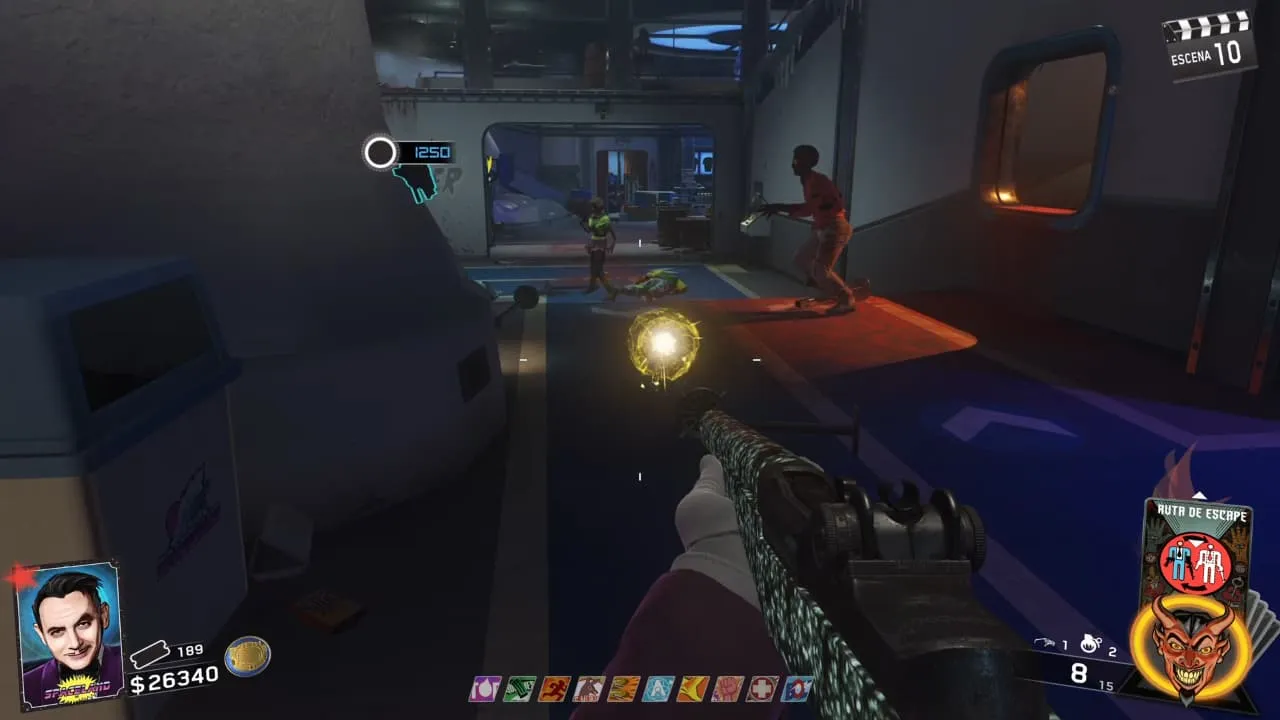The width and height of the screenshot is (1280, 720).
Task: Click the gold arcade token coin
Action: 246,656
